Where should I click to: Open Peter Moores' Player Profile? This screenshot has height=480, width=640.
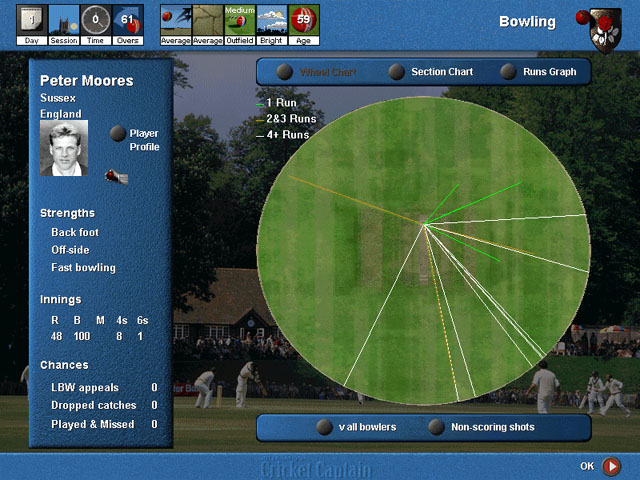(119, 133)
